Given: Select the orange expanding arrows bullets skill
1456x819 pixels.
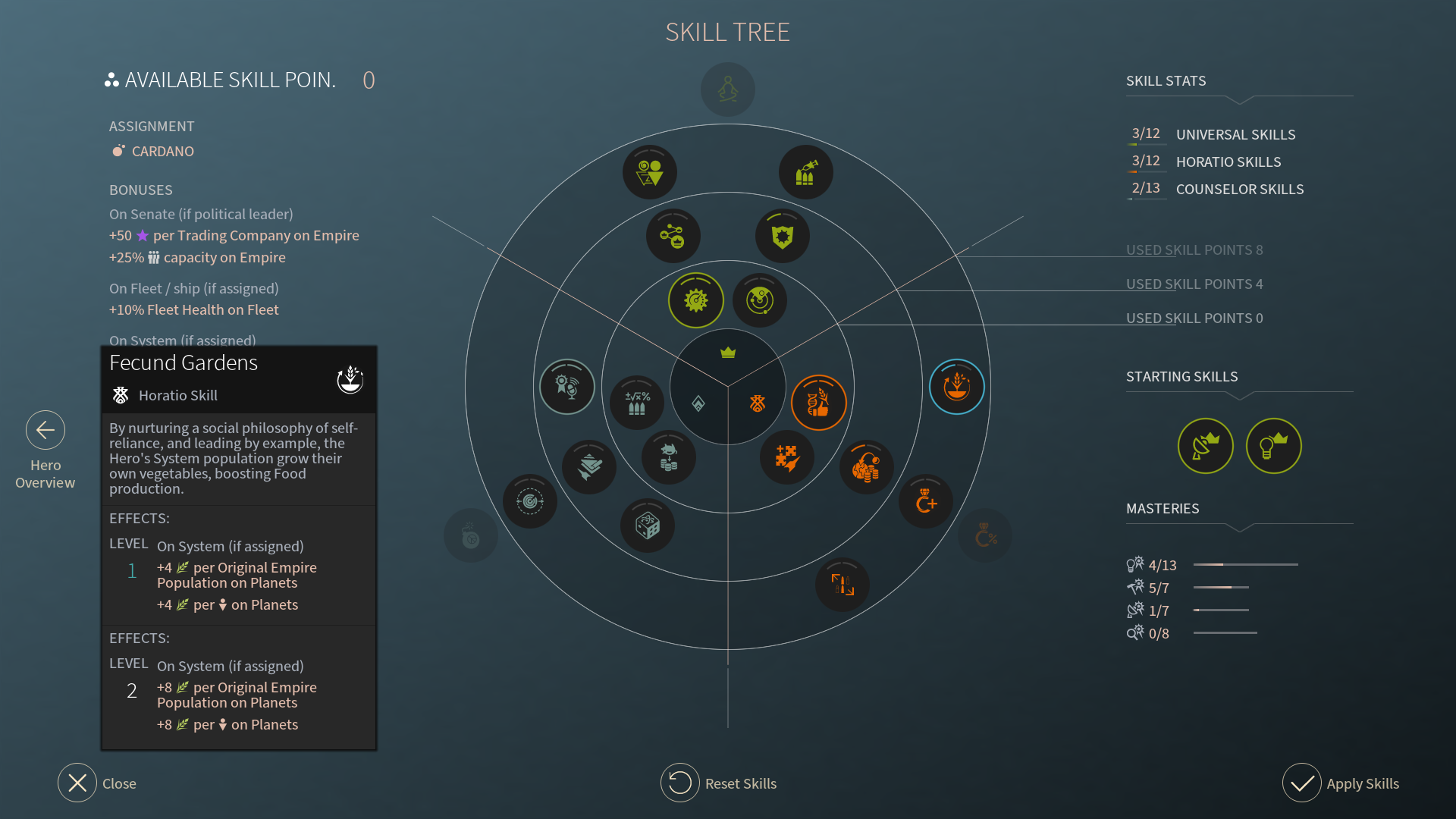Looking at the screenshot, I should [x=842, y=585].
